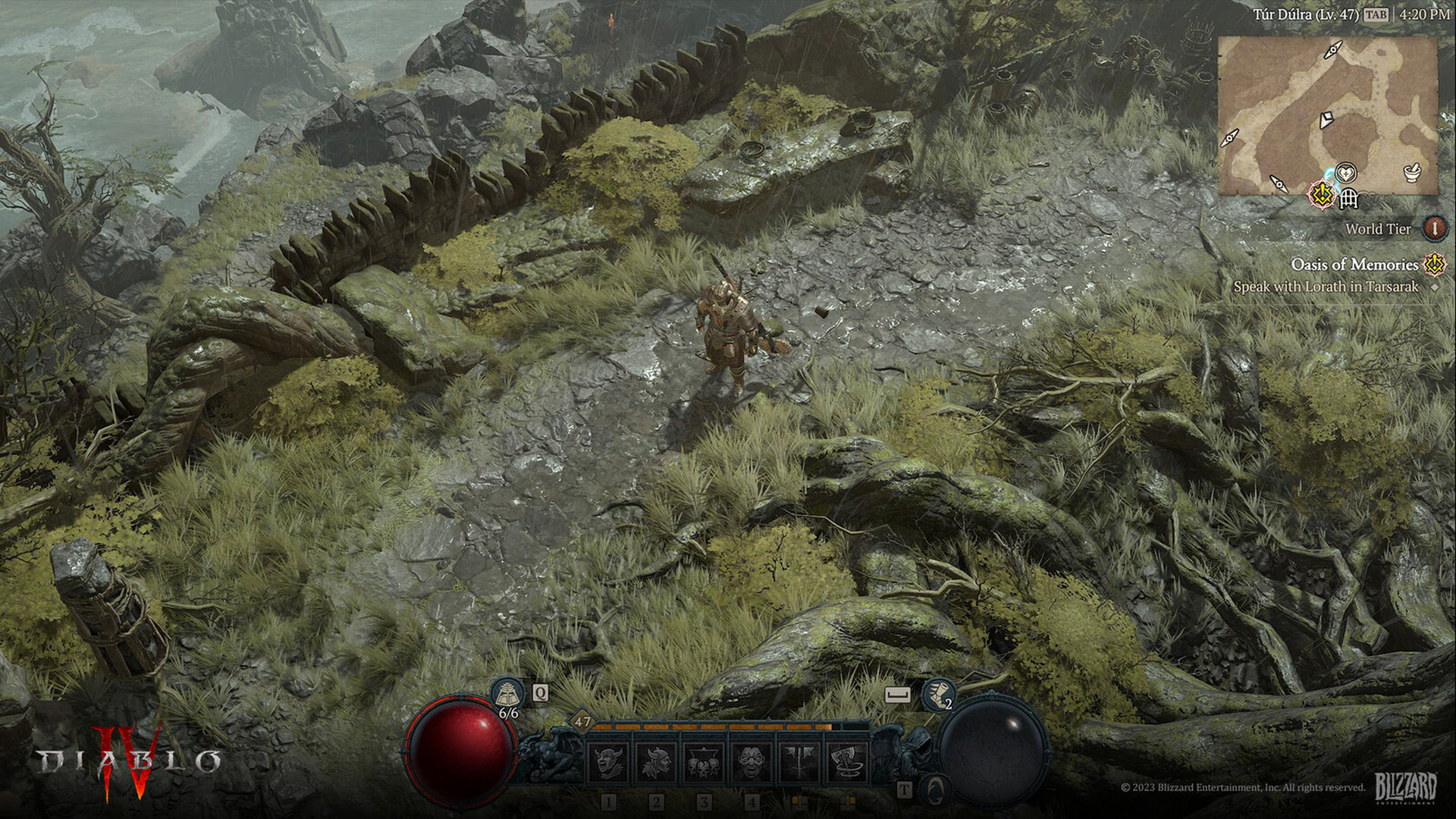
Task: Click the level 47 experience badge
Action: (x=582, y=721)
